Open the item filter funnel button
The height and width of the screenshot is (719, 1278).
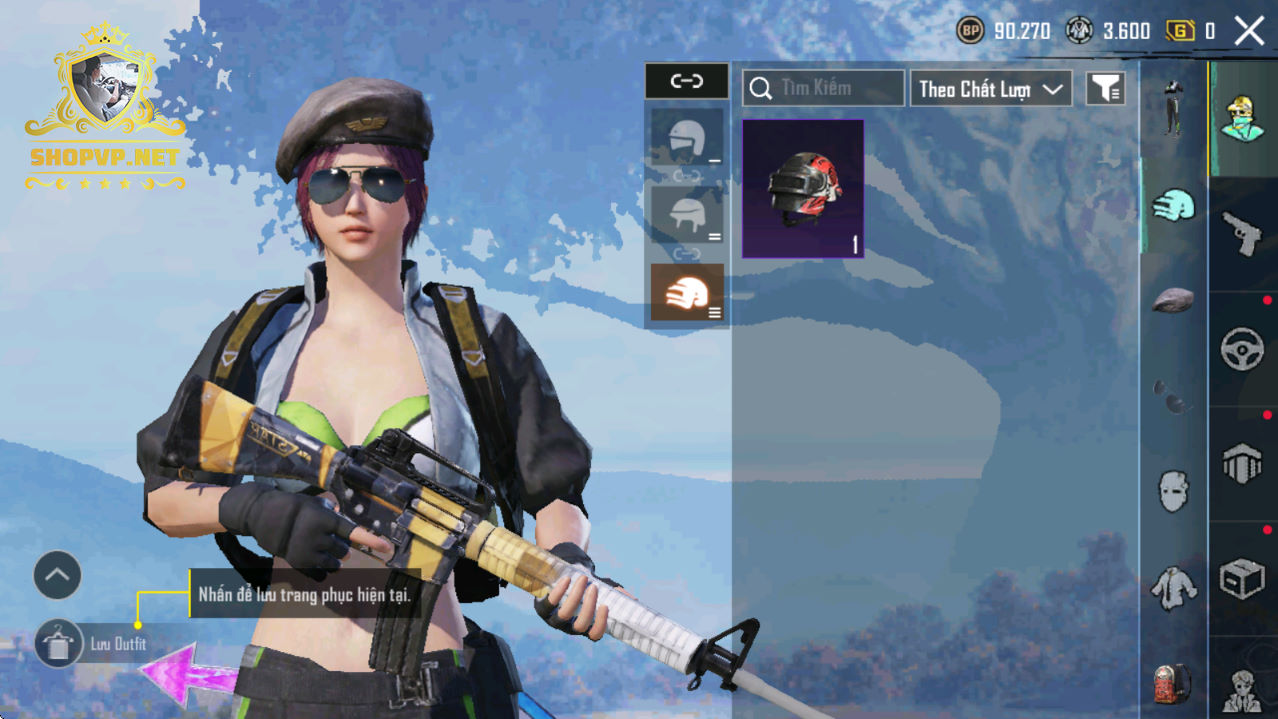tap(1105, 89)
